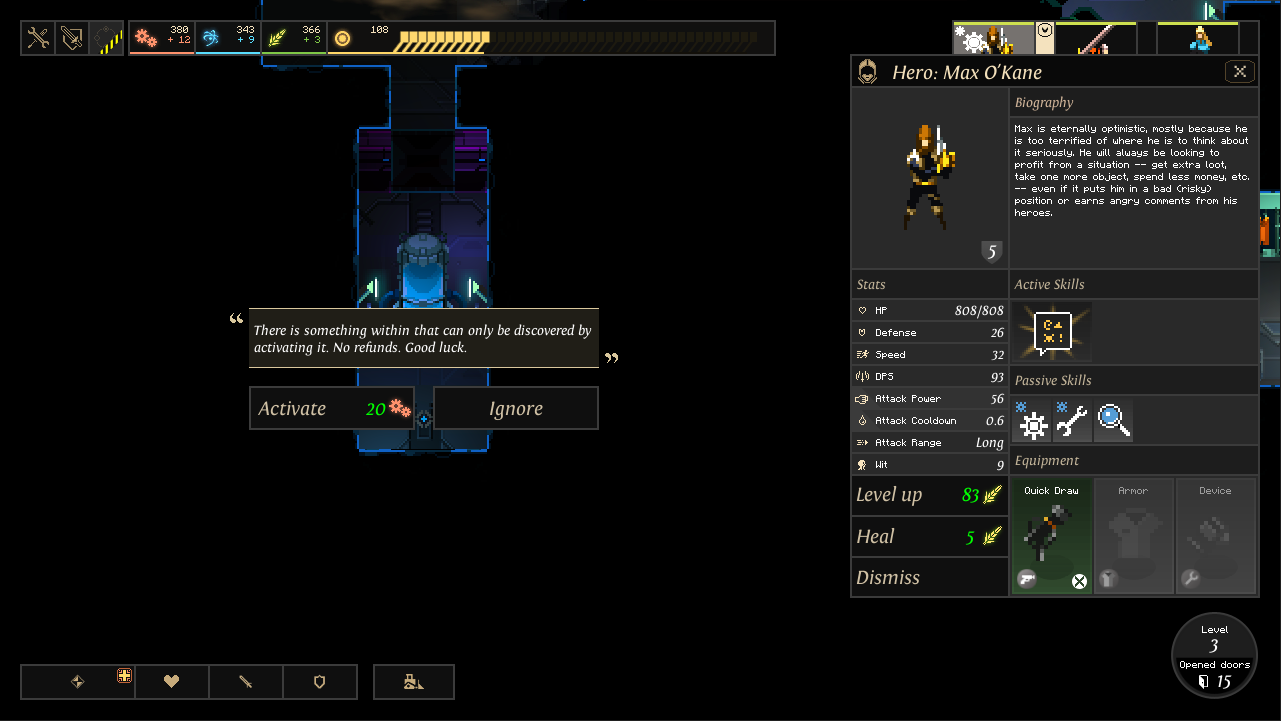Activate the device for 20 industry
Screen dimensions: 1281x721
331,408
